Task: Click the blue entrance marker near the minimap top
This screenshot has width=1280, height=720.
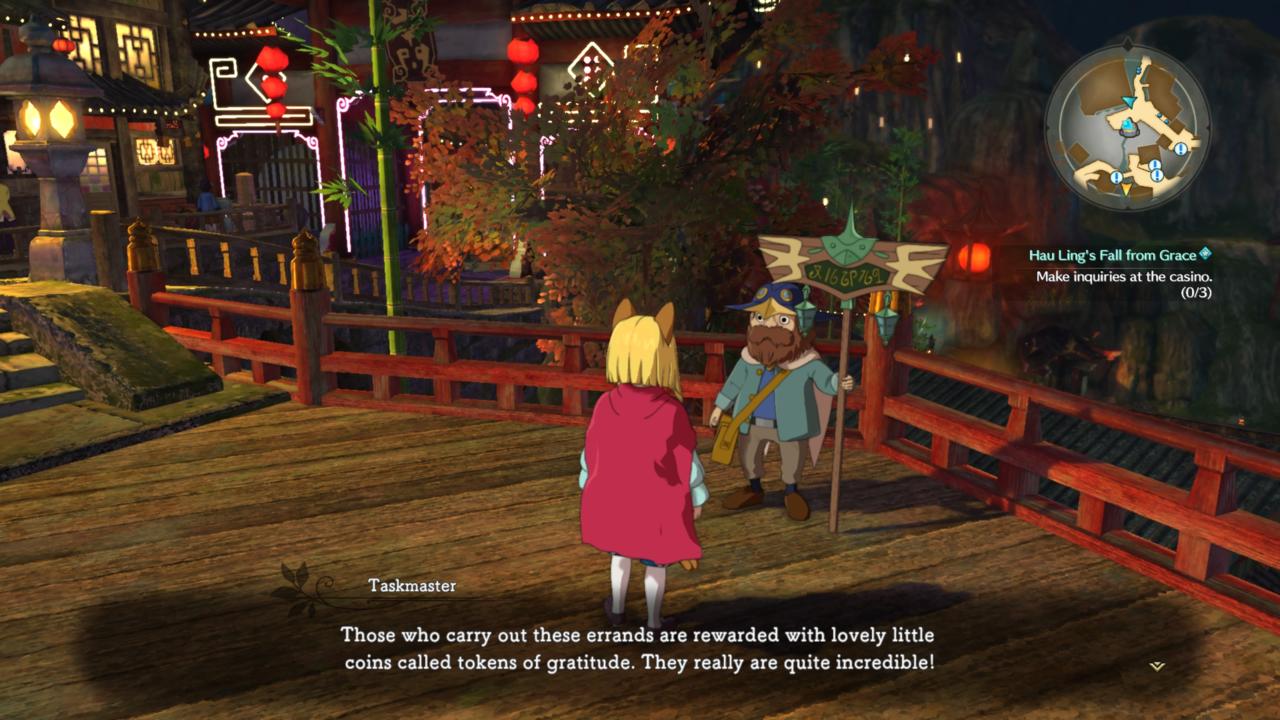Action: click(1137, 70)
